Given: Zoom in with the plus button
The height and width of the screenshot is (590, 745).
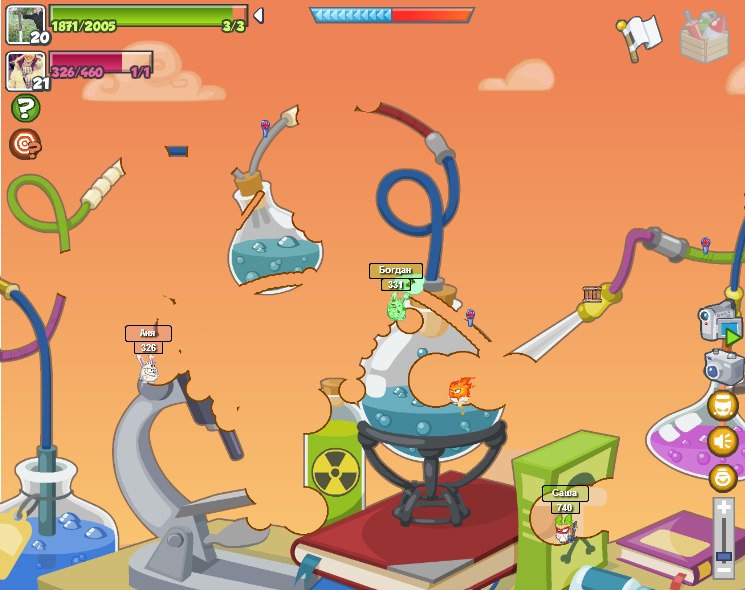Looking at the screenshot, I should pos(724,508).
